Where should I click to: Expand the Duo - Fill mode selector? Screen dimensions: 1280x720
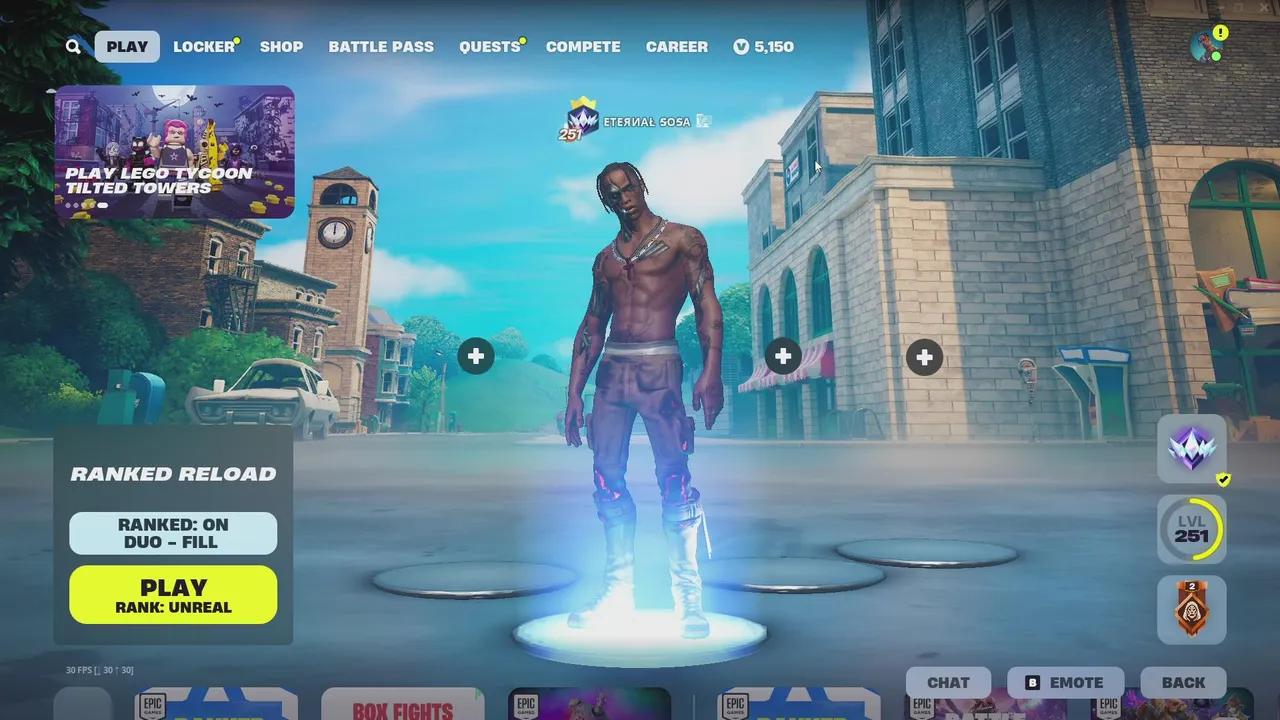[172, 541]
